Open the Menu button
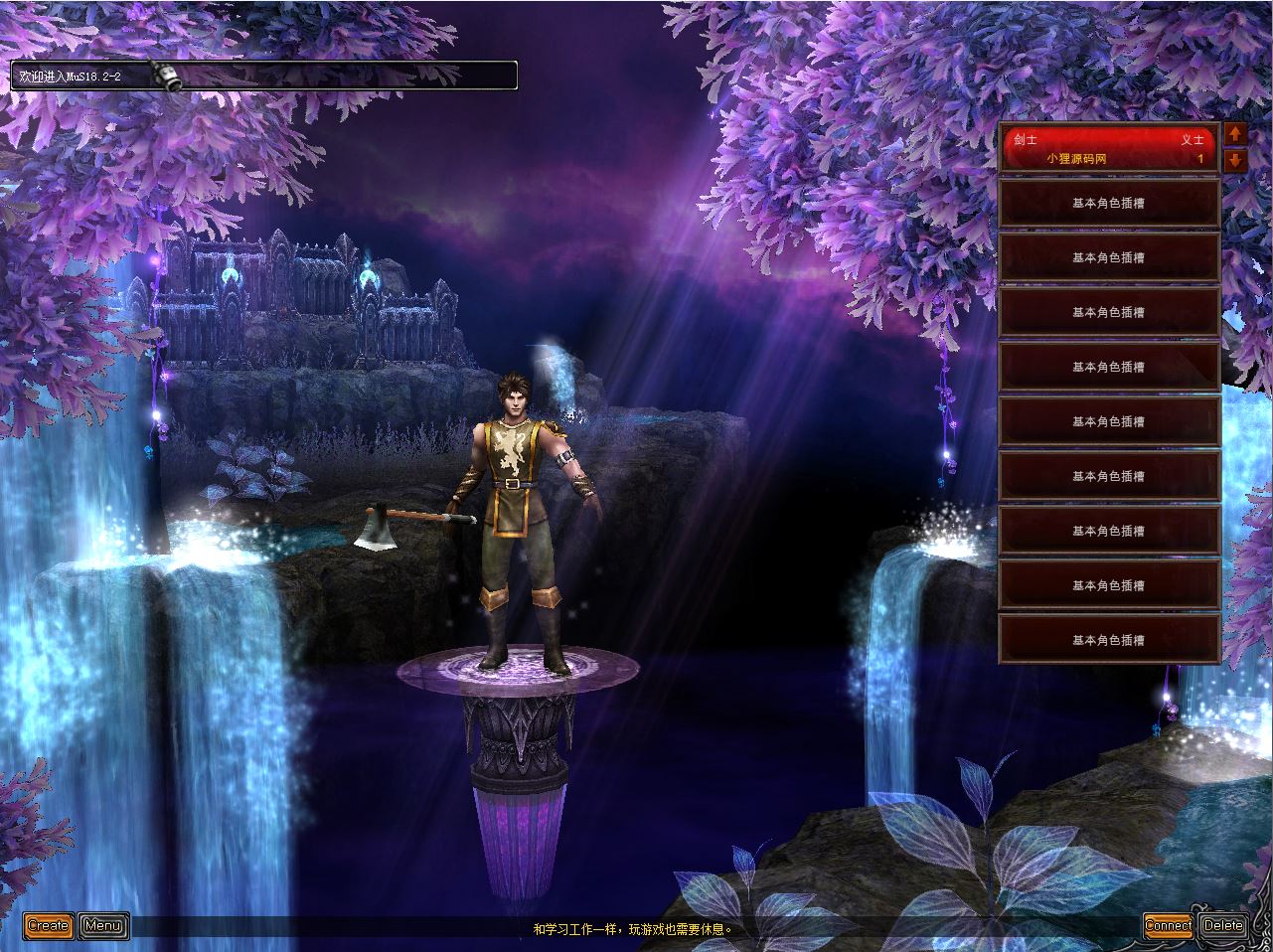This screenshot has width=1273, height=952. [103, 926]
